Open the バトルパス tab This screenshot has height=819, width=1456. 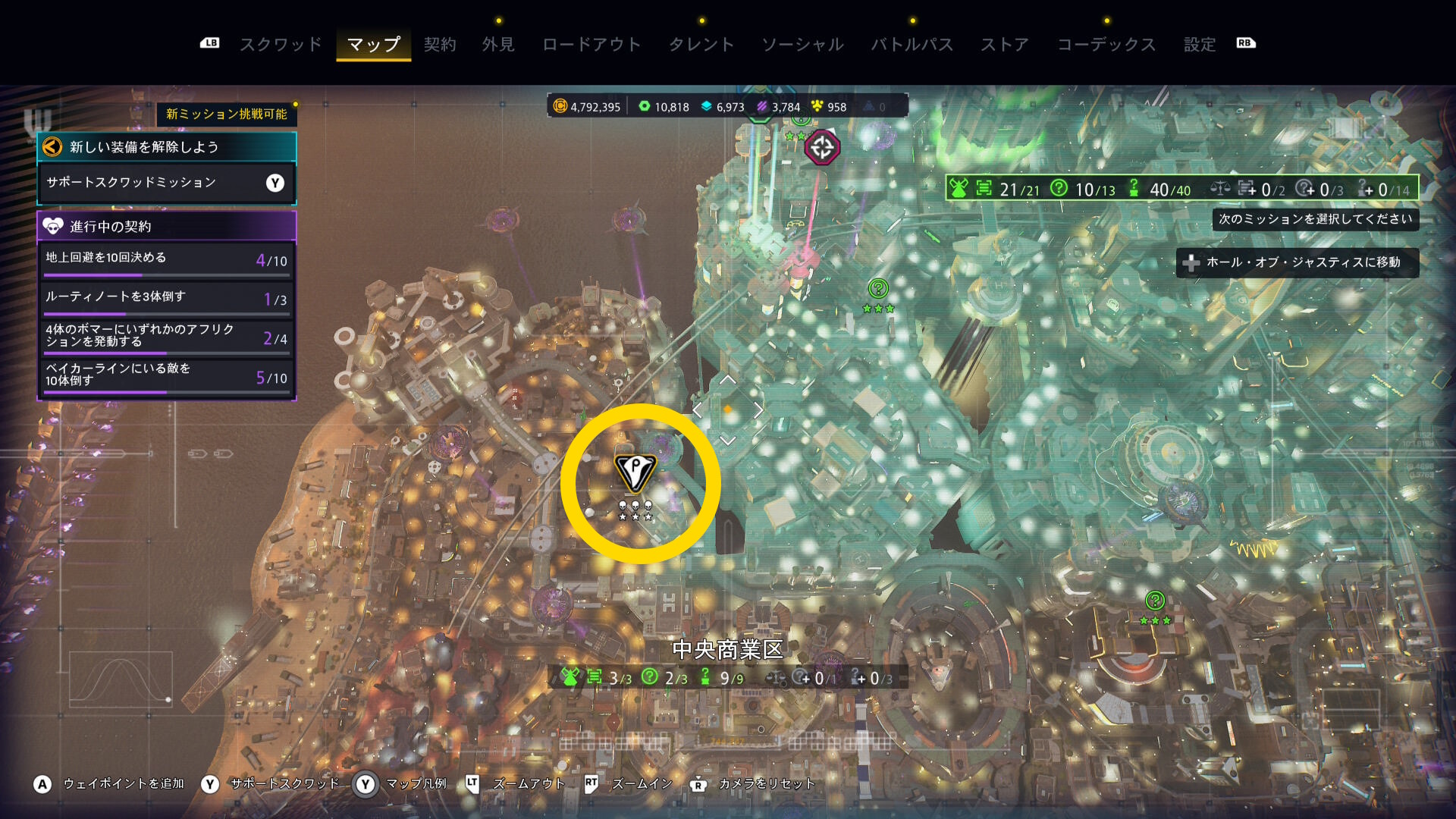click(x=912, y=45)
